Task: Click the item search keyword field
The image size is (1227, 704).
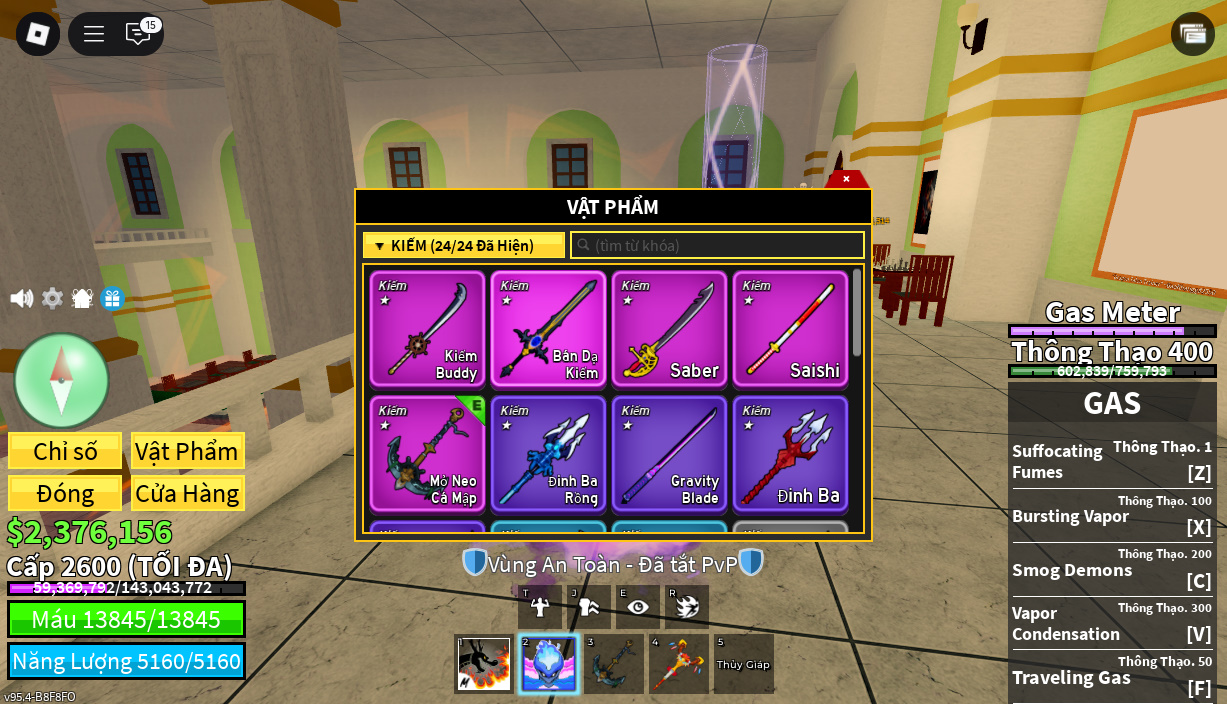Action: (717, 245)
